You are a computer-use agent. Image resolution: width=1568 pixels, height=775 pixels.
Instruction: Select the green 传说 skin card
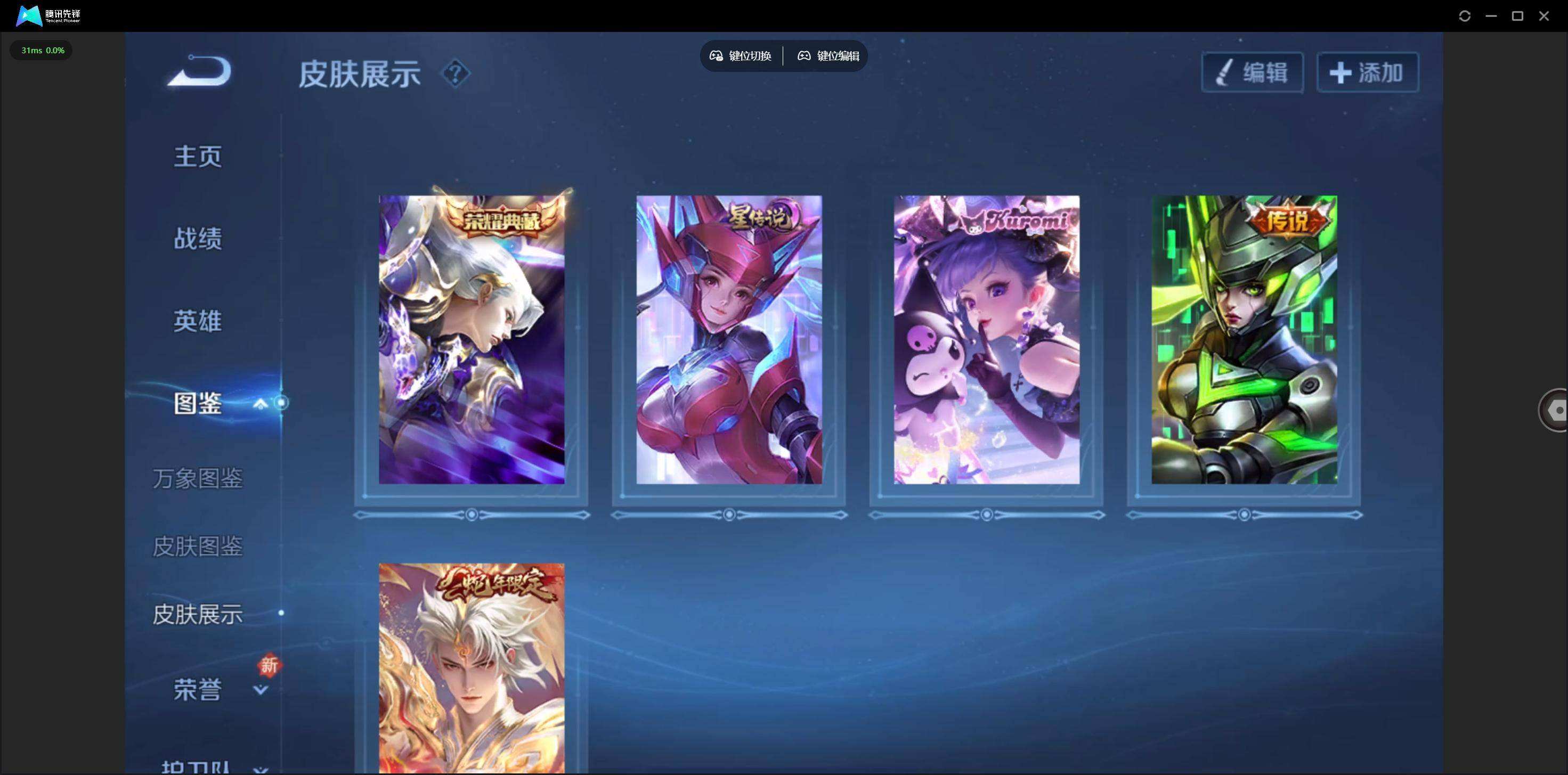pyautogui.click(x=1244, y=339)
